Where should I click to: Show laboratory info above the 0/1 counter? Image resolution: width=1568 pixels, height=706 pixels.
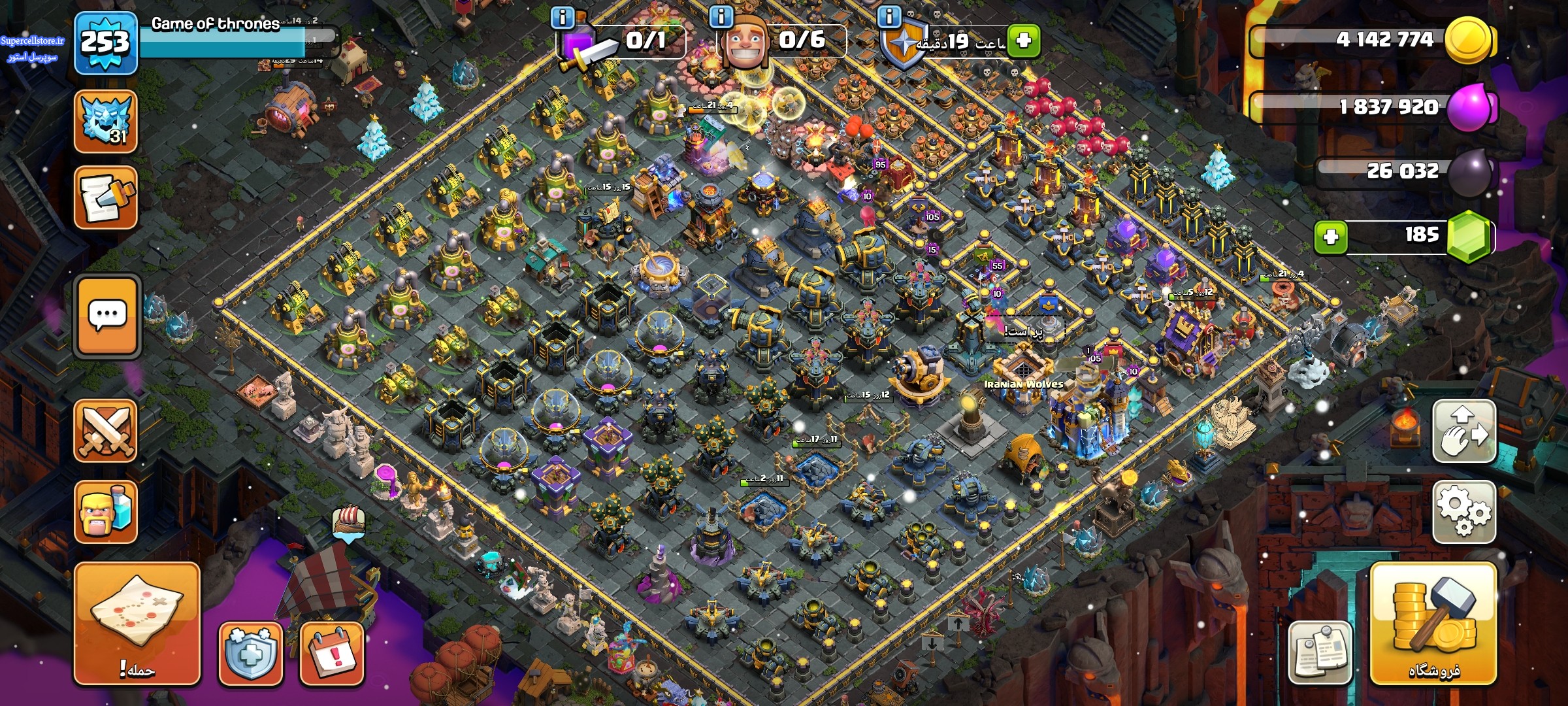point(563,16)
